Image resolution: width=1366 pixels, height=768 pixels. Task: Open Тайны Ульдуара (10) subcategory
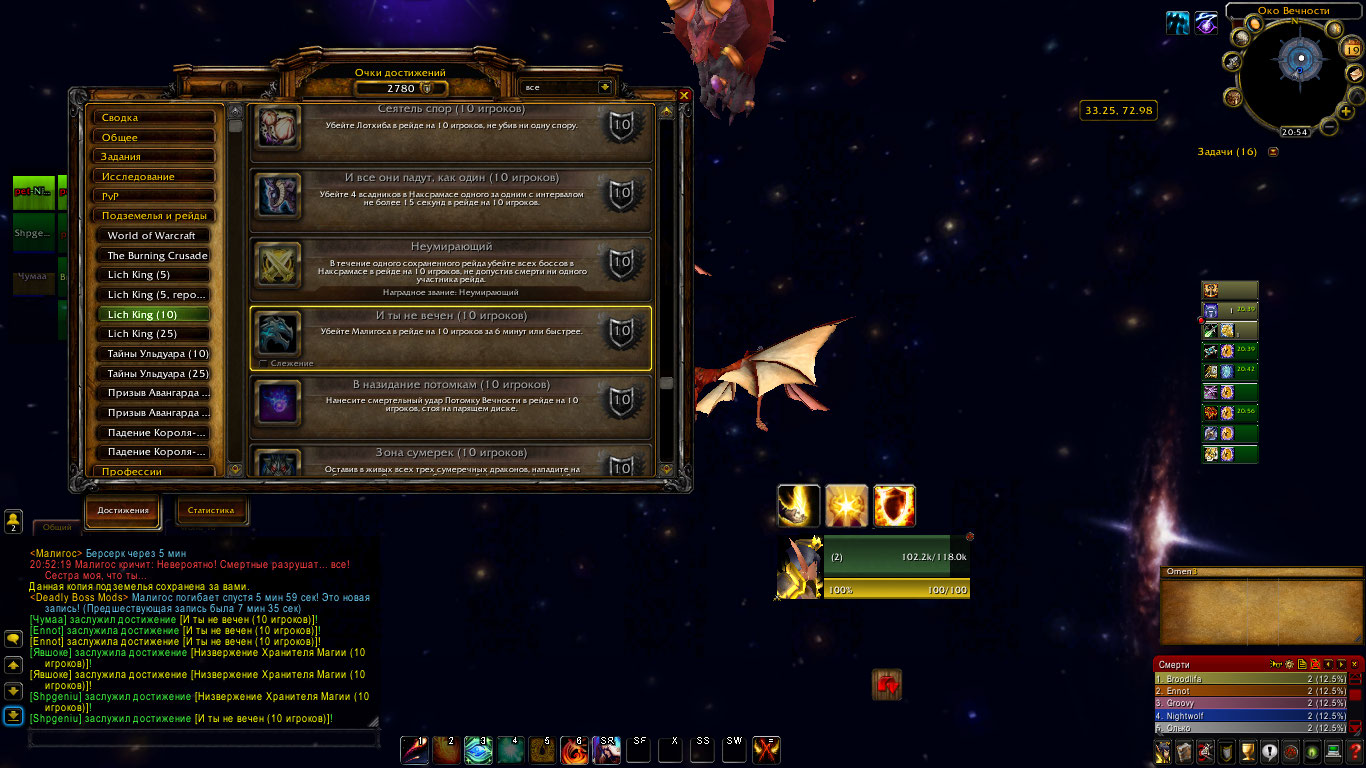(x=157, y=354)
